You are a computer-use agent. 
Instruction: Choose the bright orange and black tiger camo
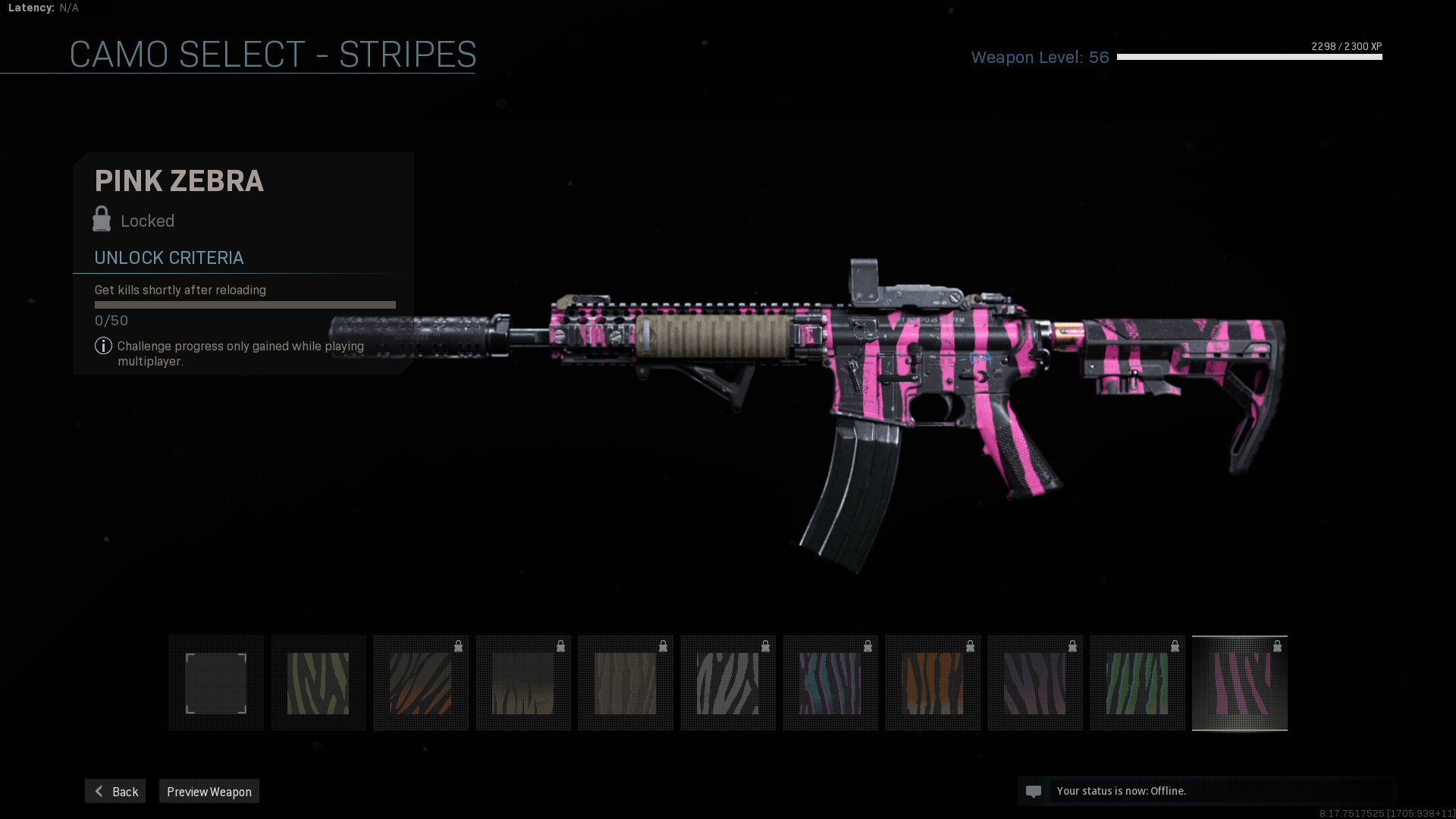pyautogui.click(x=933, y=683)
